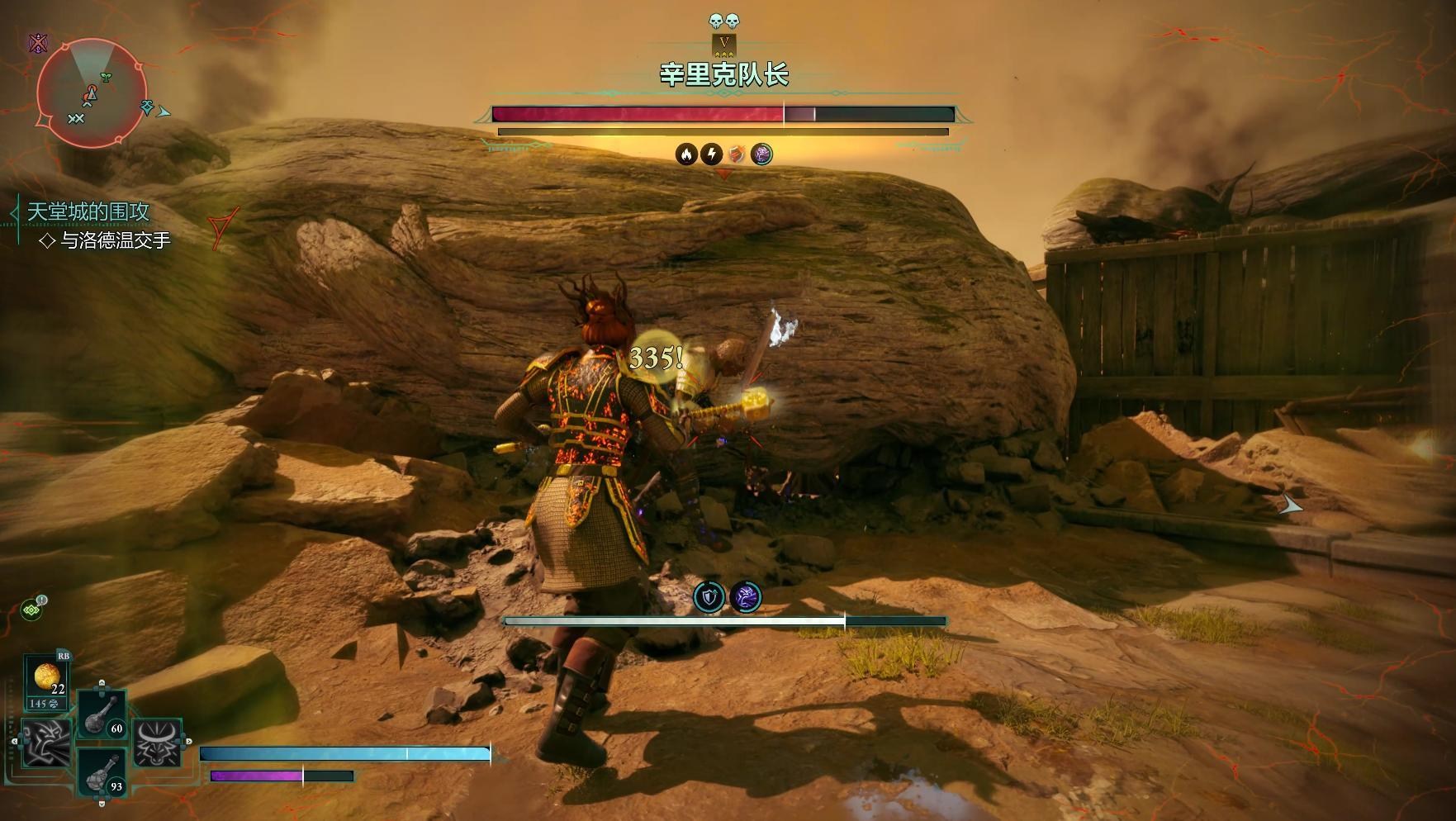
Task: Inspect the lightning bolt status icon
Action: tap(711, 154)
